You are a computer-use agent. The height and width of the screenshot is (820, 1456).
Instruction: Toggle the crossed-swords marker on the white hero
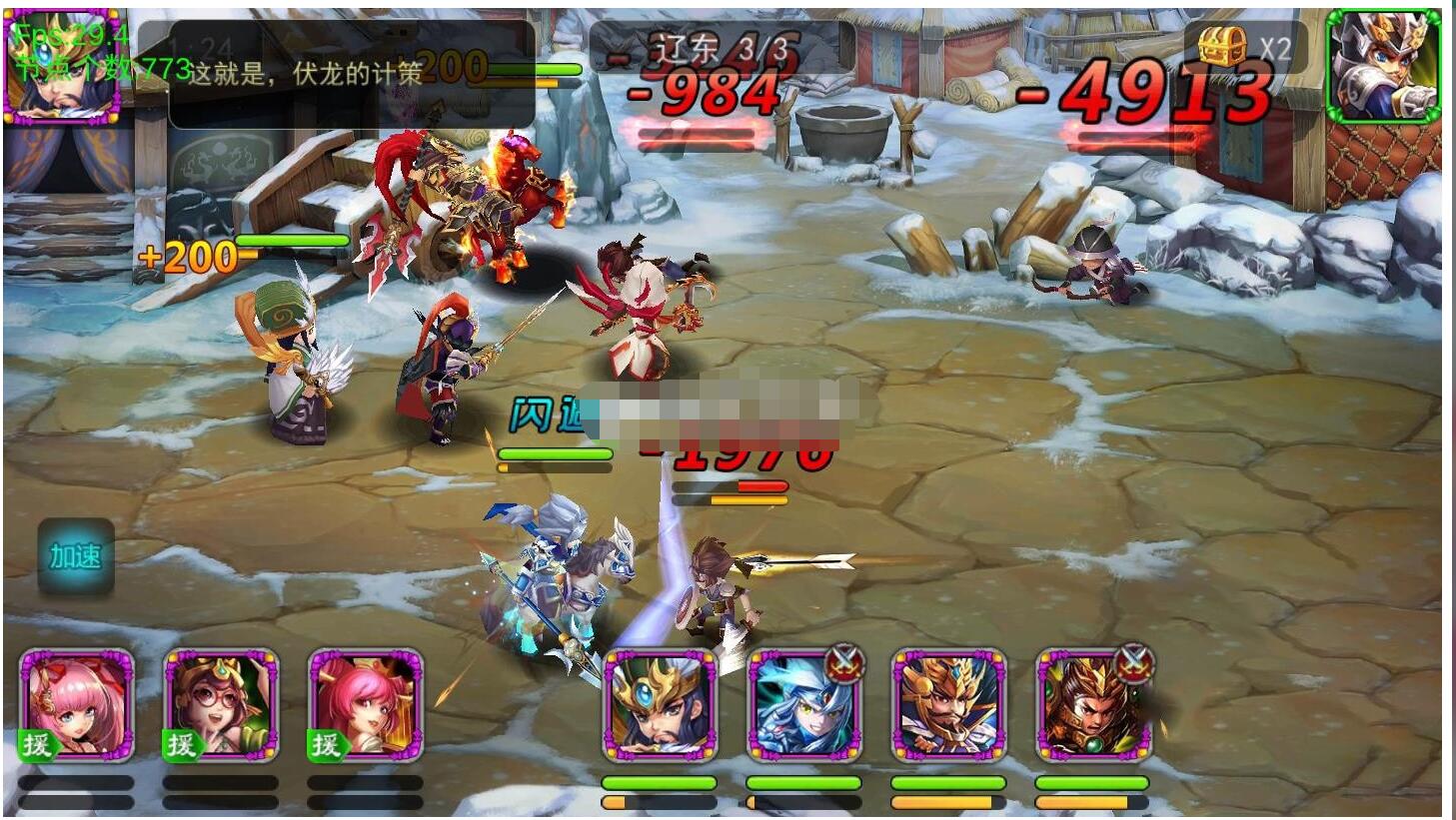845,661
